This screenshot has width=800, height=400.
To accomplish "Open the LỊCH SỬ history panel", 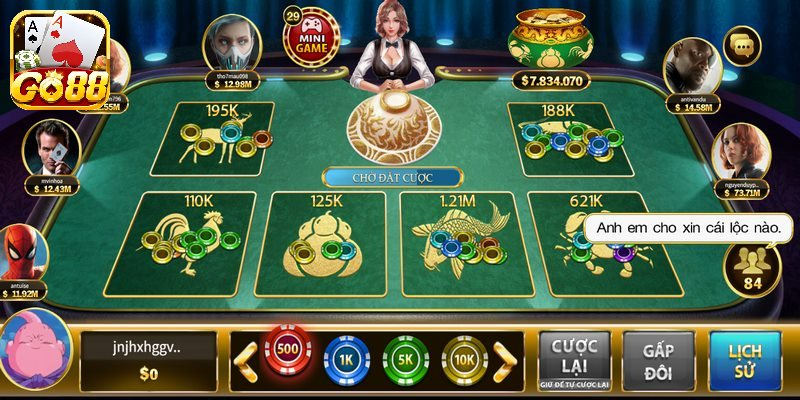I will pos(744,359).
